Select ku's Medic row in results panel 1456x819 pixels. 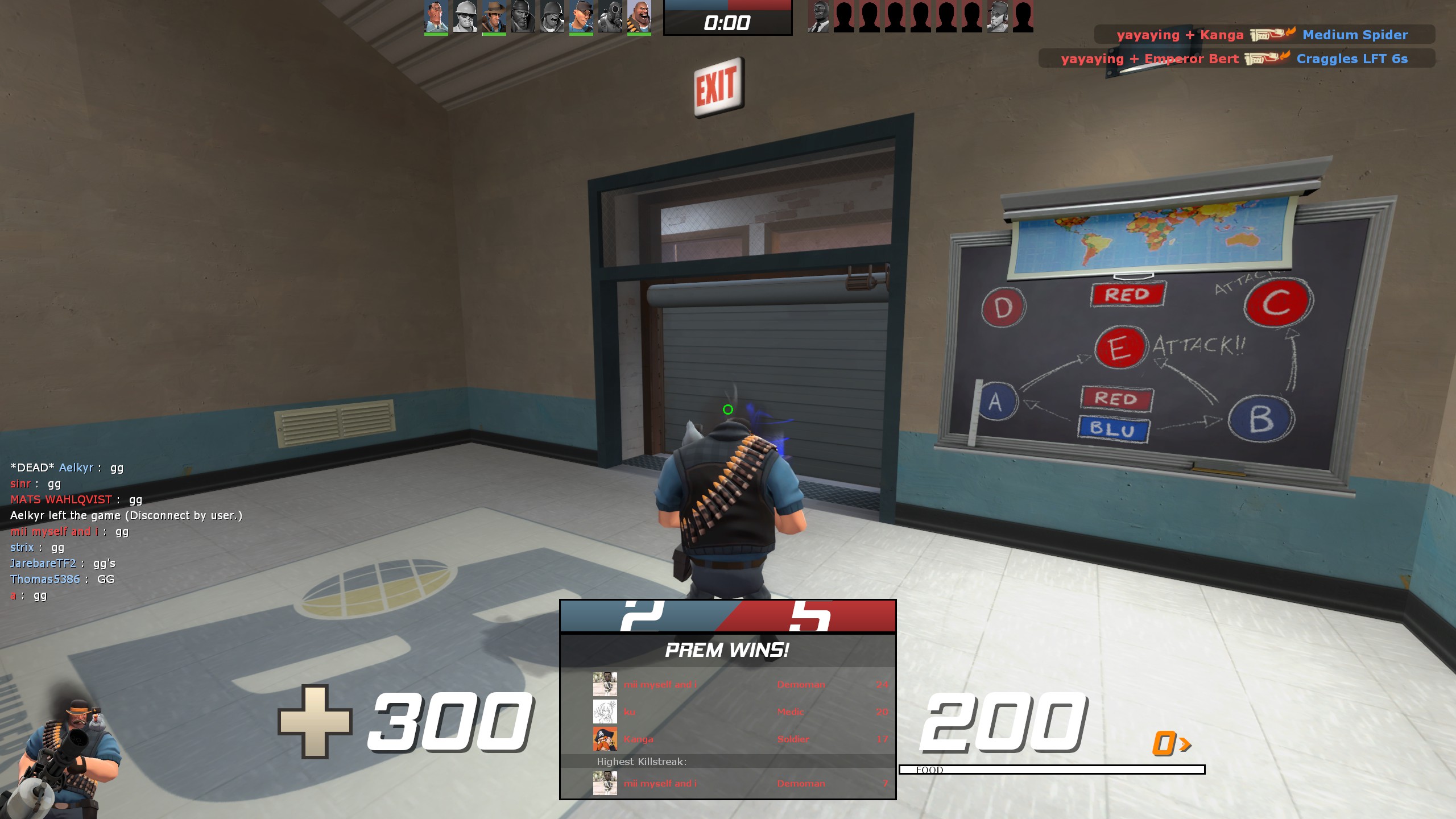pyautogui.click(x=739, y=712)
